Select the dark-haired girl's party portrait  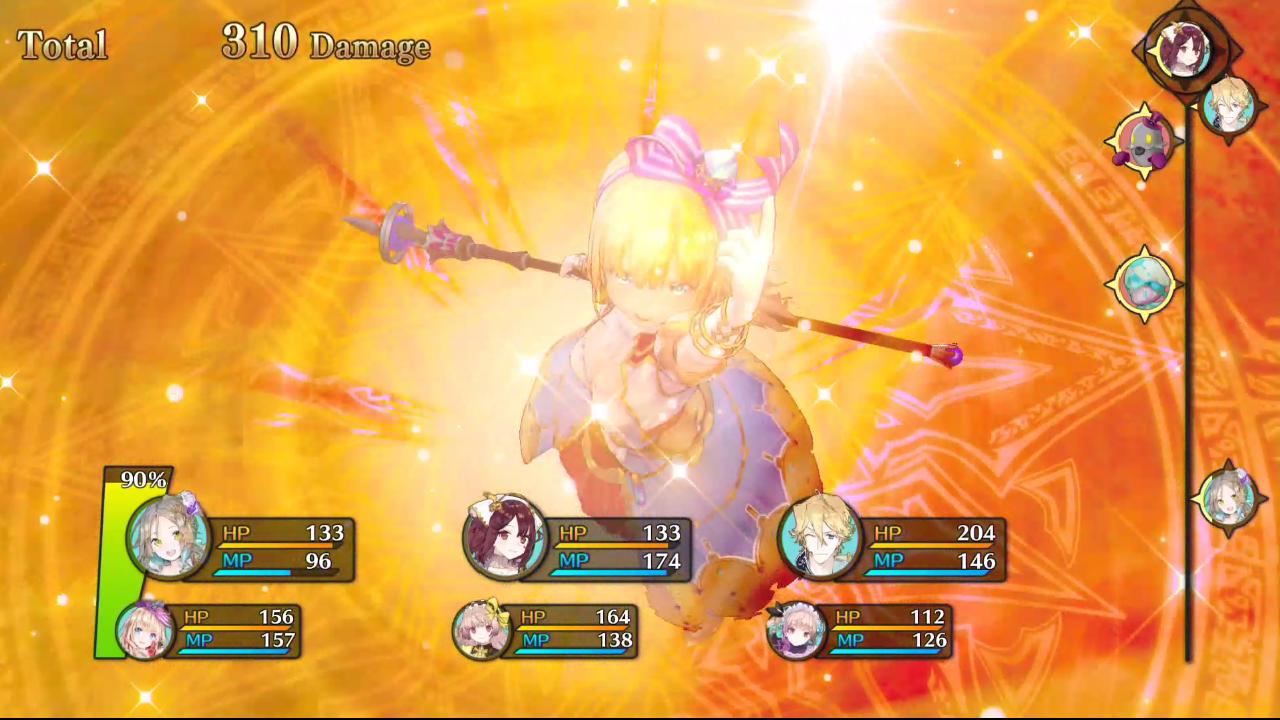click(x=505, y=537)
